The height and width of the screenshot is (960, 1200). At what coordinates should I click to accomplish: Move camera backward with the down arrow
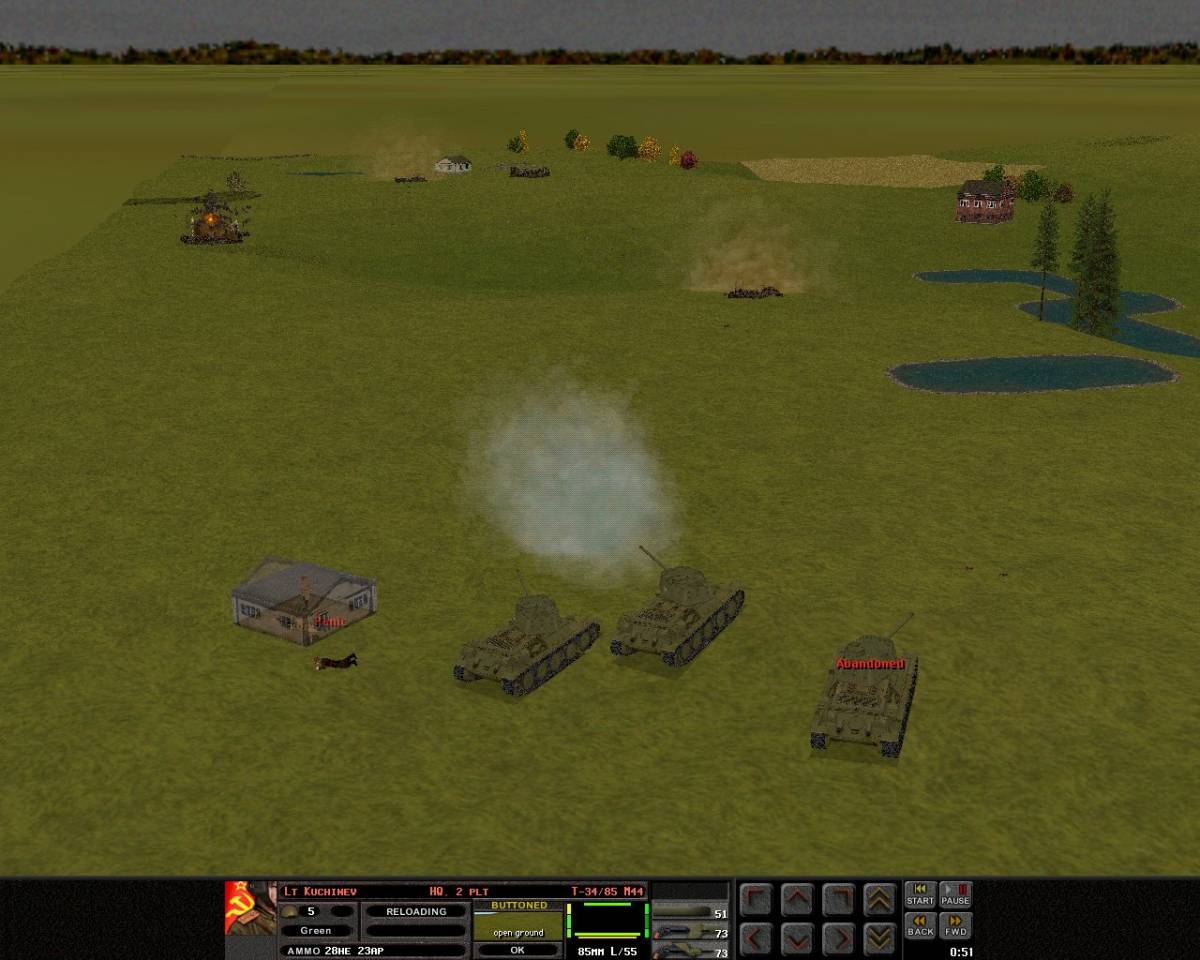coord(797,938)
